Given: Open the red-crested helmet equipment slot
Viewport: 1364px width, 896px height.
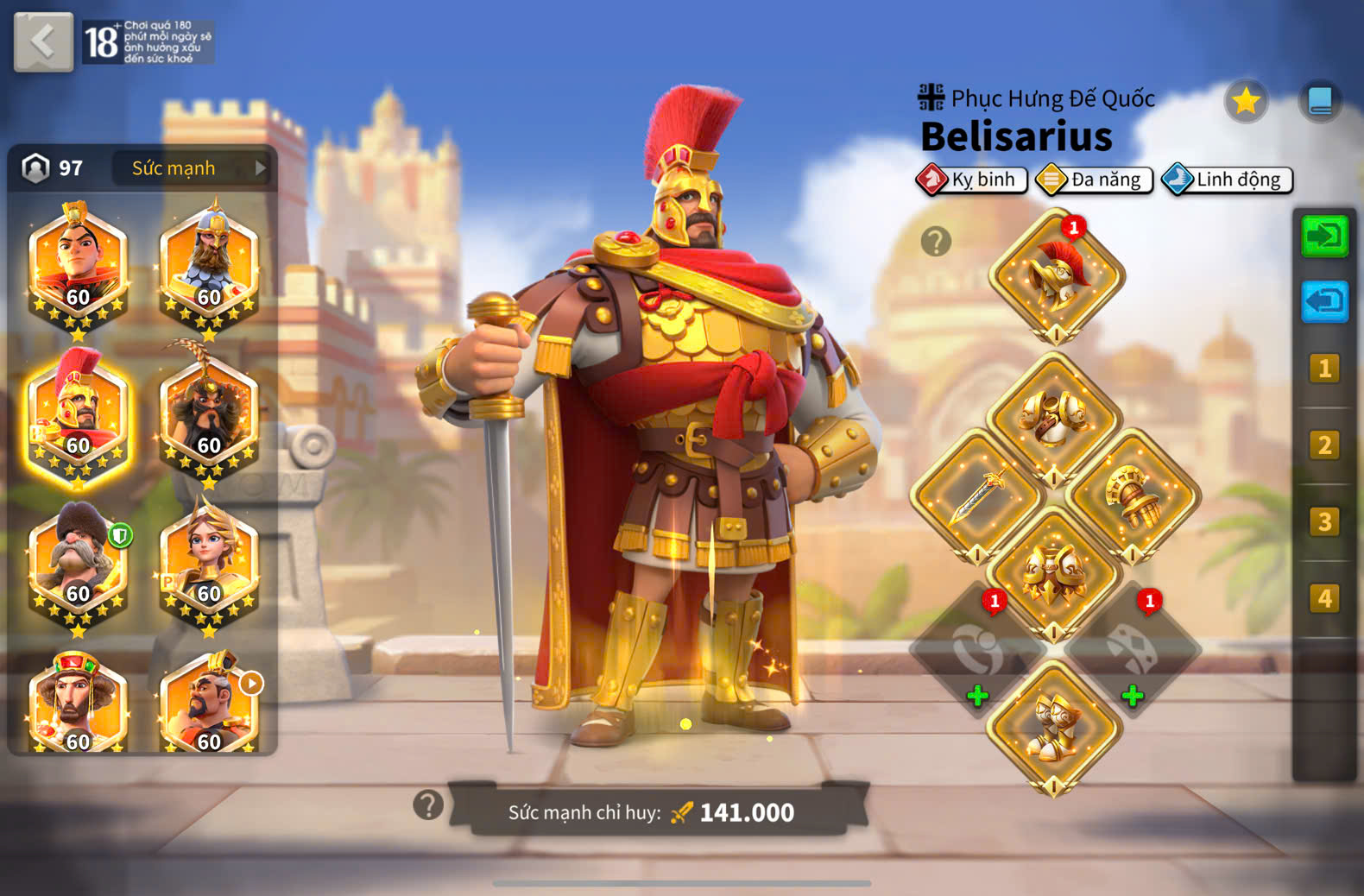Looking at the screenshot, I should coord(1056,276).
